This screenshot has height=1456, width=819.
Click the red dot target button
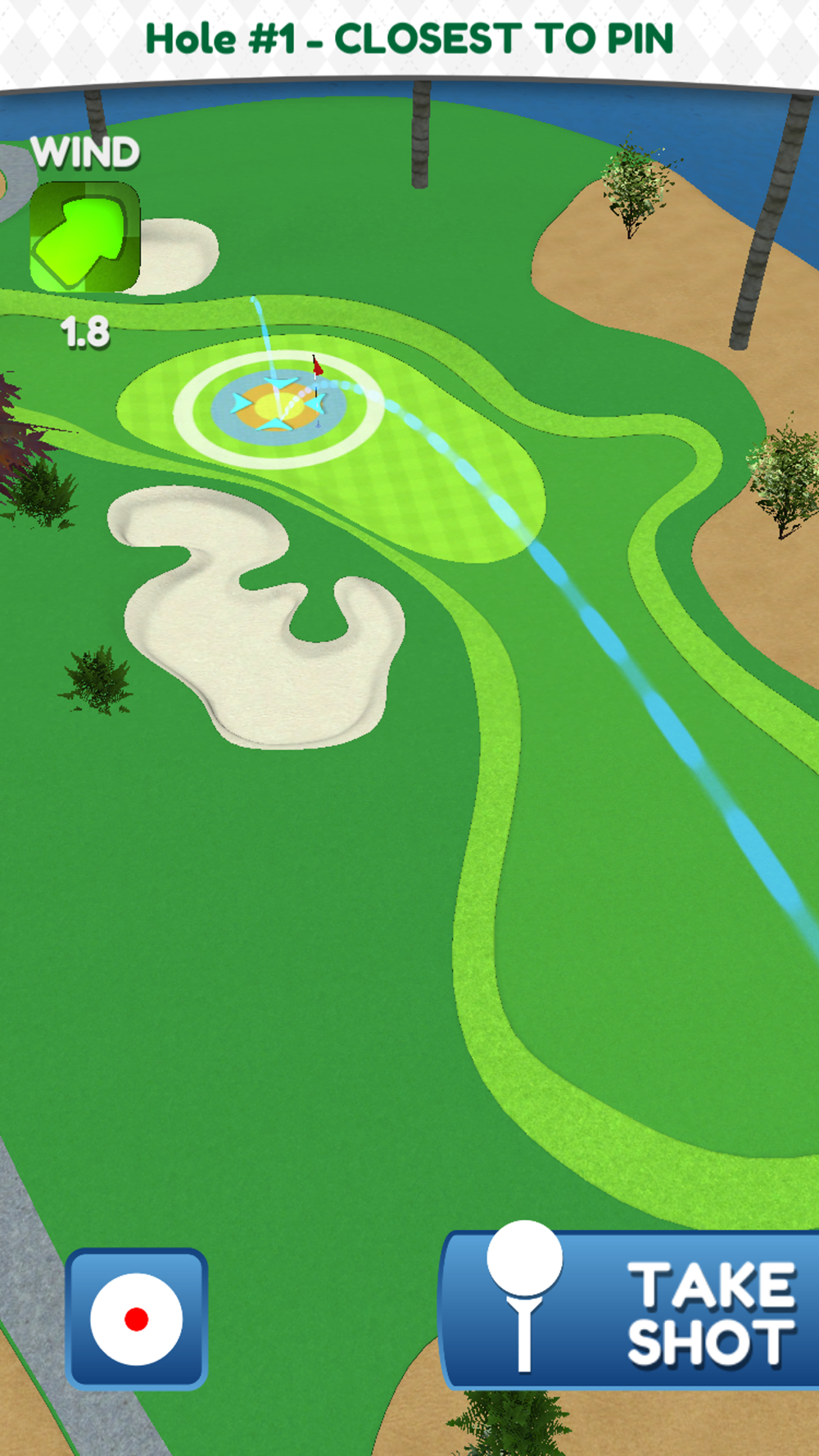tap(136, 1318)
